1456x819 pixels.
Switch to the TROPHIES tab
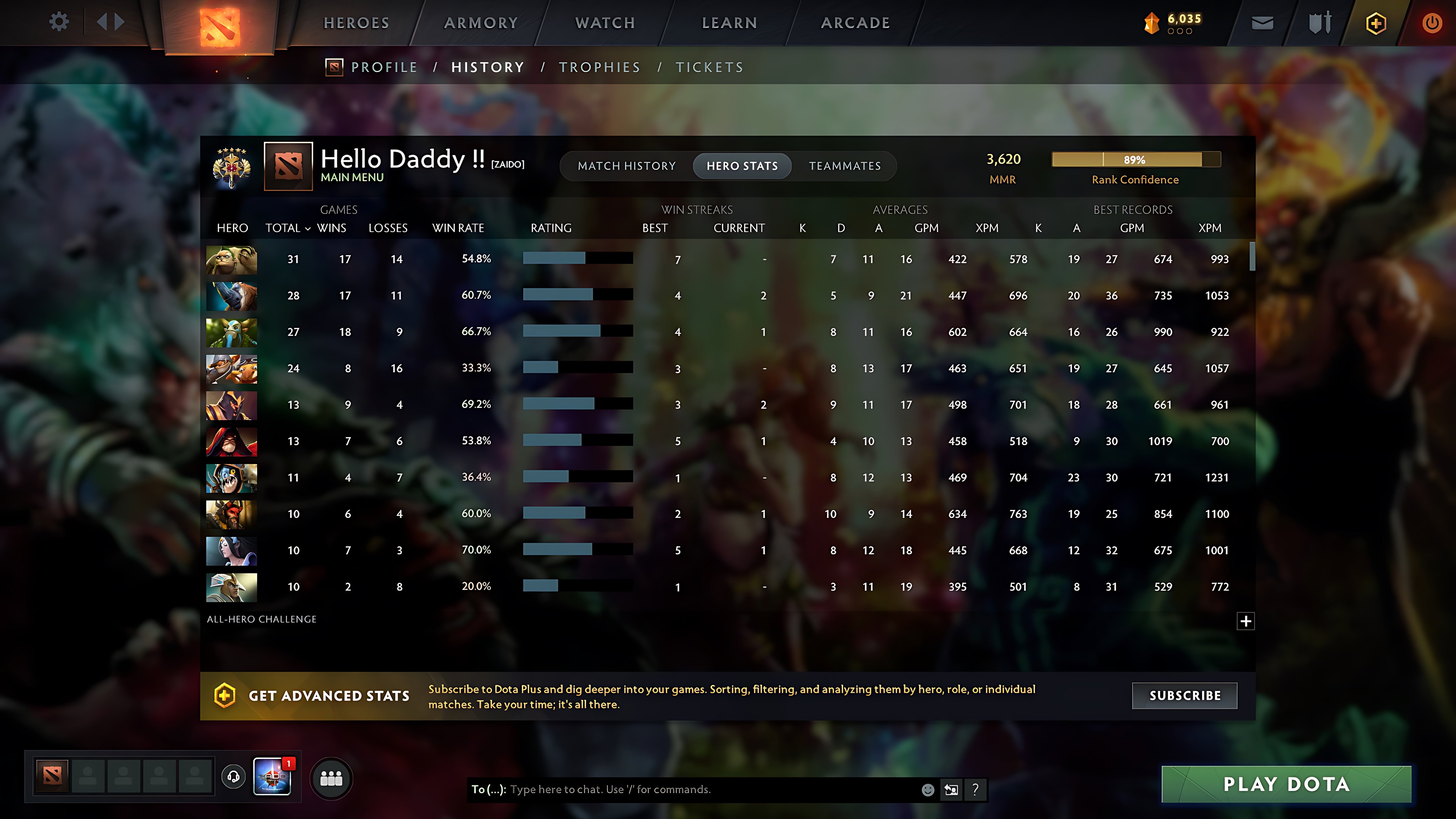tap(600, 67)
